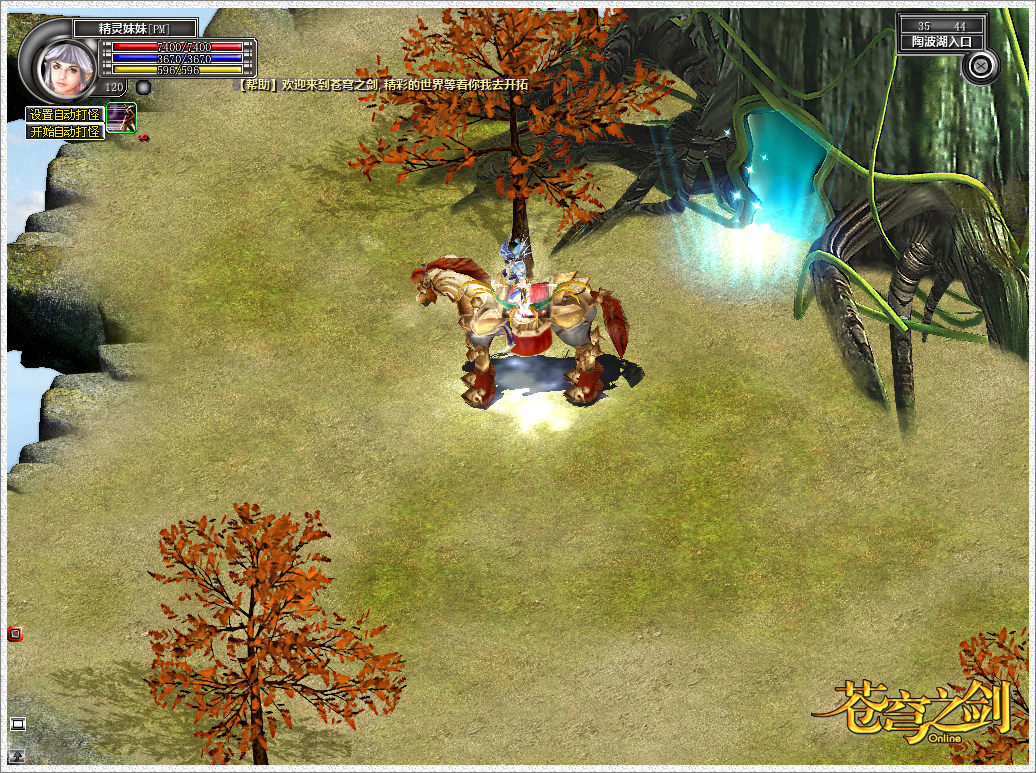
Task: Click the round grey button under status bars
Action: coord(143,87)
